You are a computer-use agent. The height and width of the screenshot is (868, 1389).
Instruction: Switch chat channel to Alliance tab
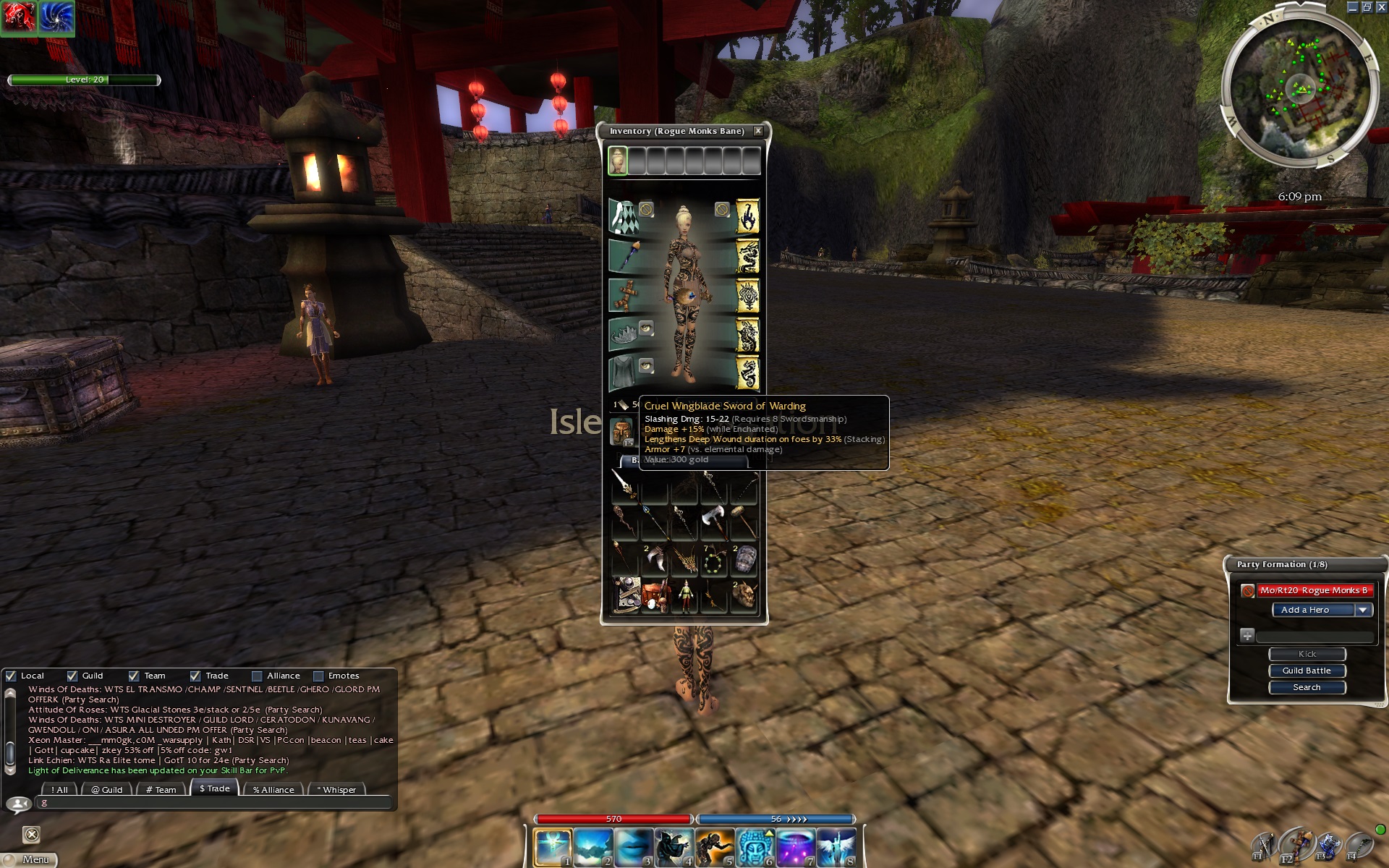tap(273, 789)
